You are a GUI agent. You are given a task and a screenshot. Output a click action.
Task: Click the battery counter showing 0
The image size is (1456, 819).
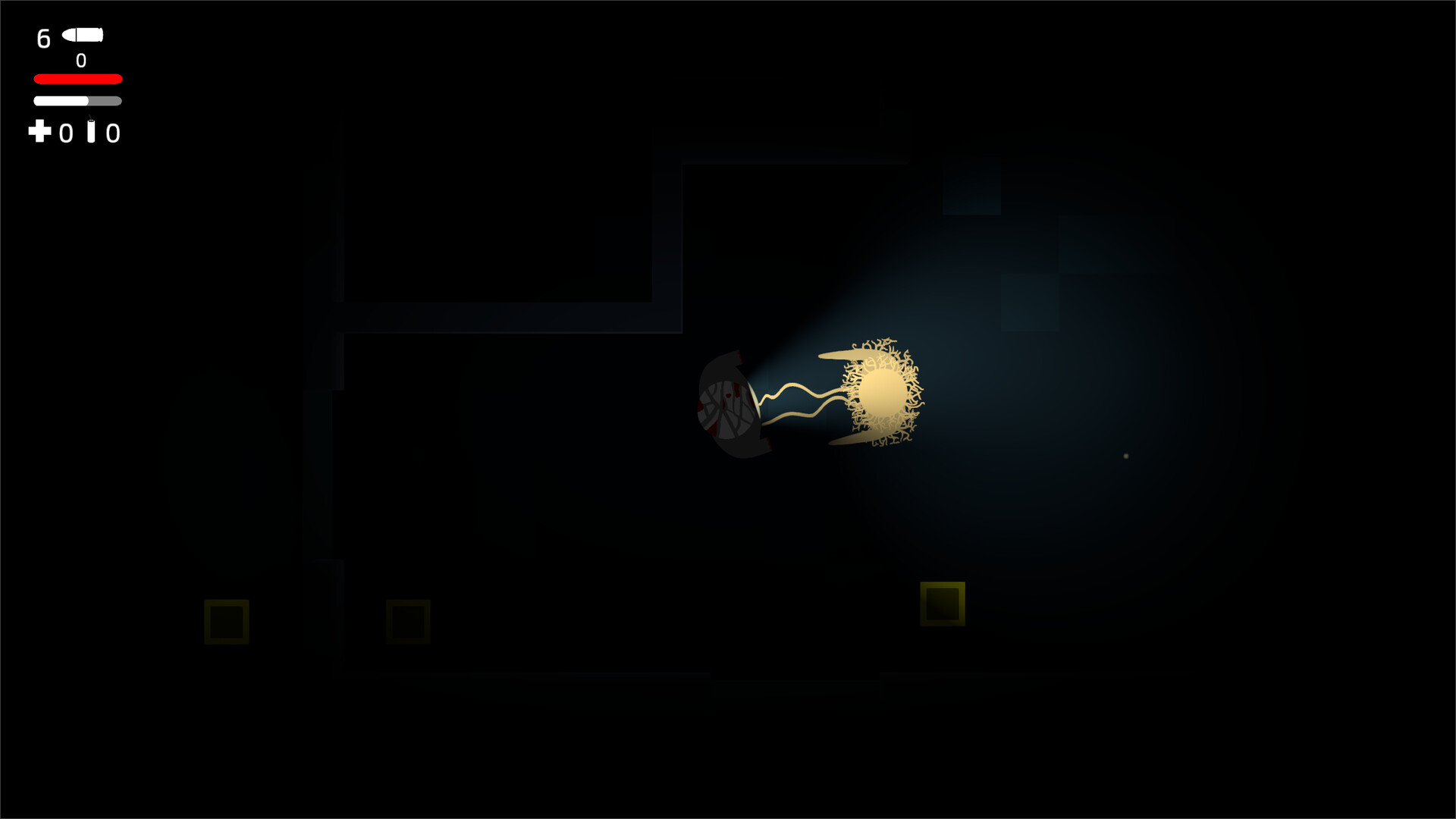[114, 134]
